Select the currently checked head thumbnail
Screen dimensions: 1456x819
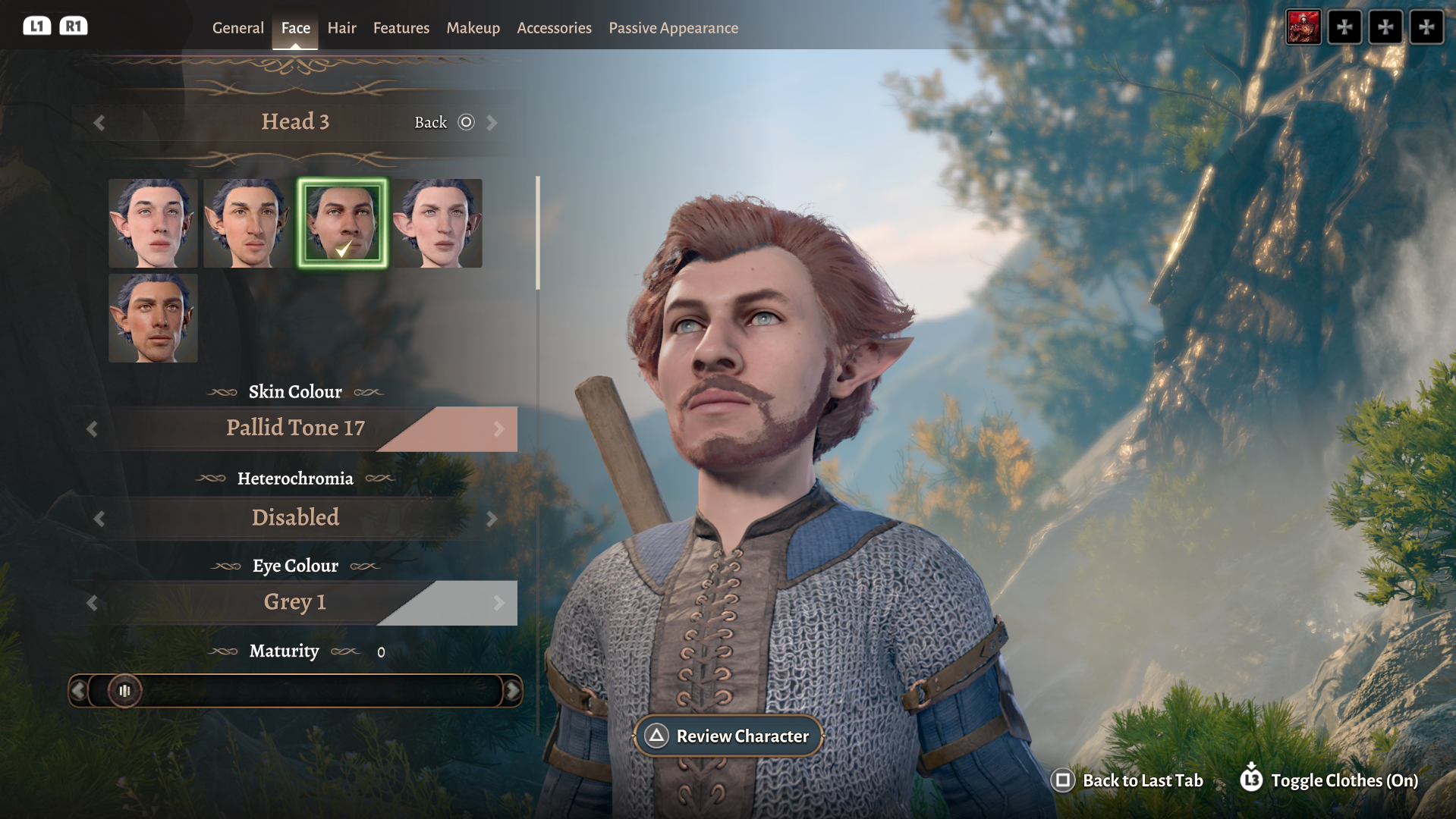coord(342,223)
